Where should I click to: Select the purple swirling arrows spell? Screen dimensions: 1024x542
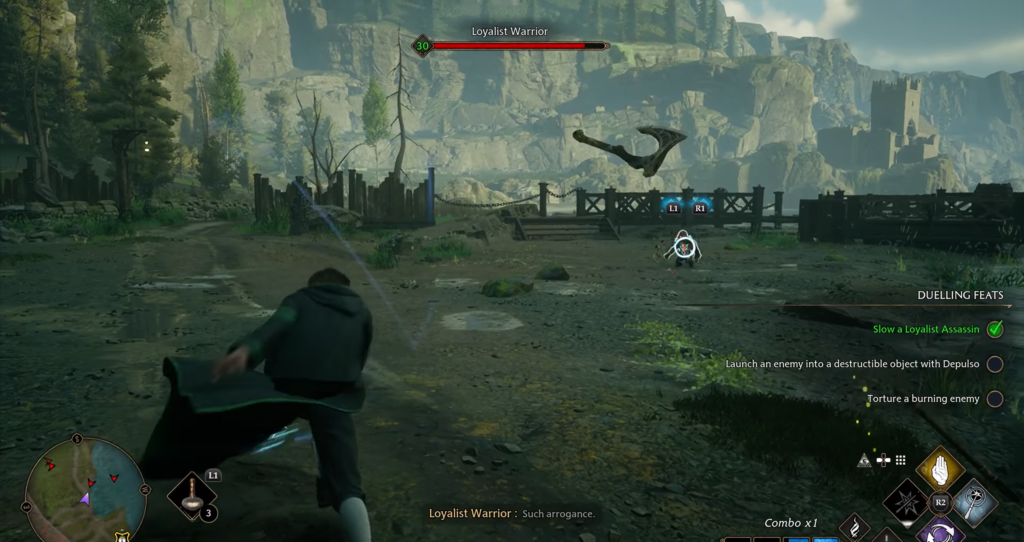[939, 532]
